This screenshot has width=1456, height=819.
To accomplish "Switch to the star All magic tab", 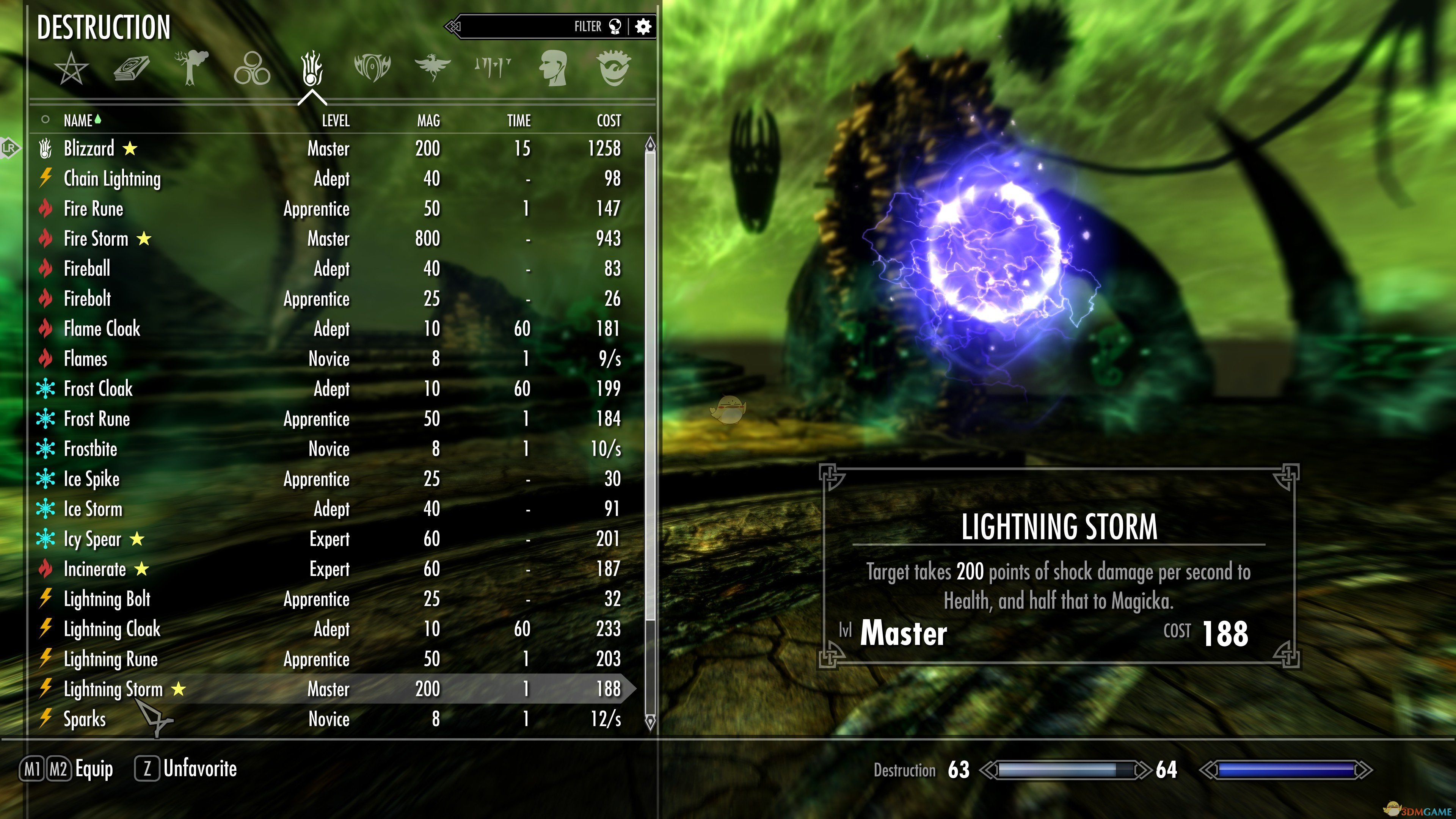I will (x=71, y=68).
